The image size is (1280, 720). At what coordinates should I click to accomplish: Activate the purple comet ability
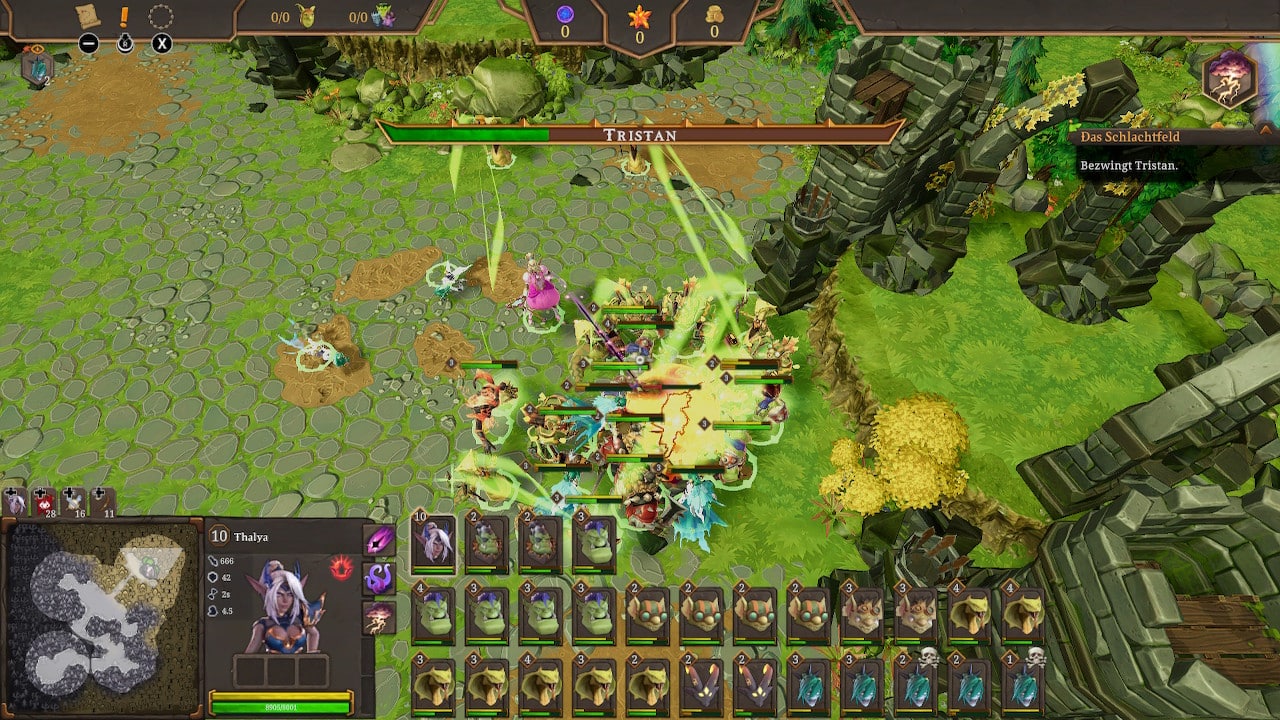[x=379, y=541]
